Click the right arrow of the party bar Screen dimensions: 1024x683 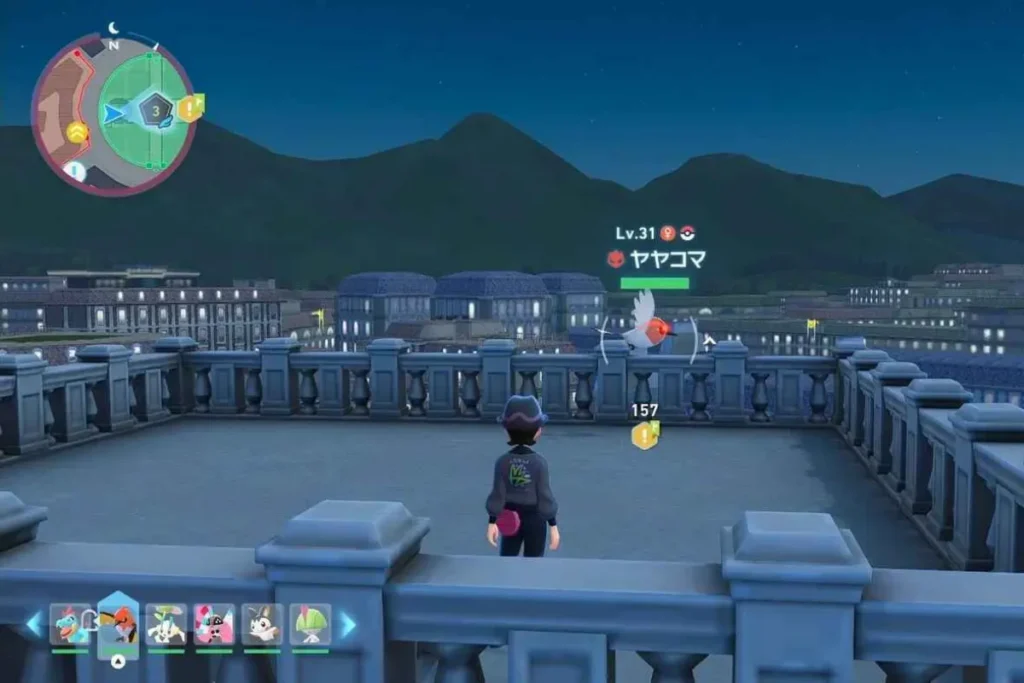coord(347,625)
